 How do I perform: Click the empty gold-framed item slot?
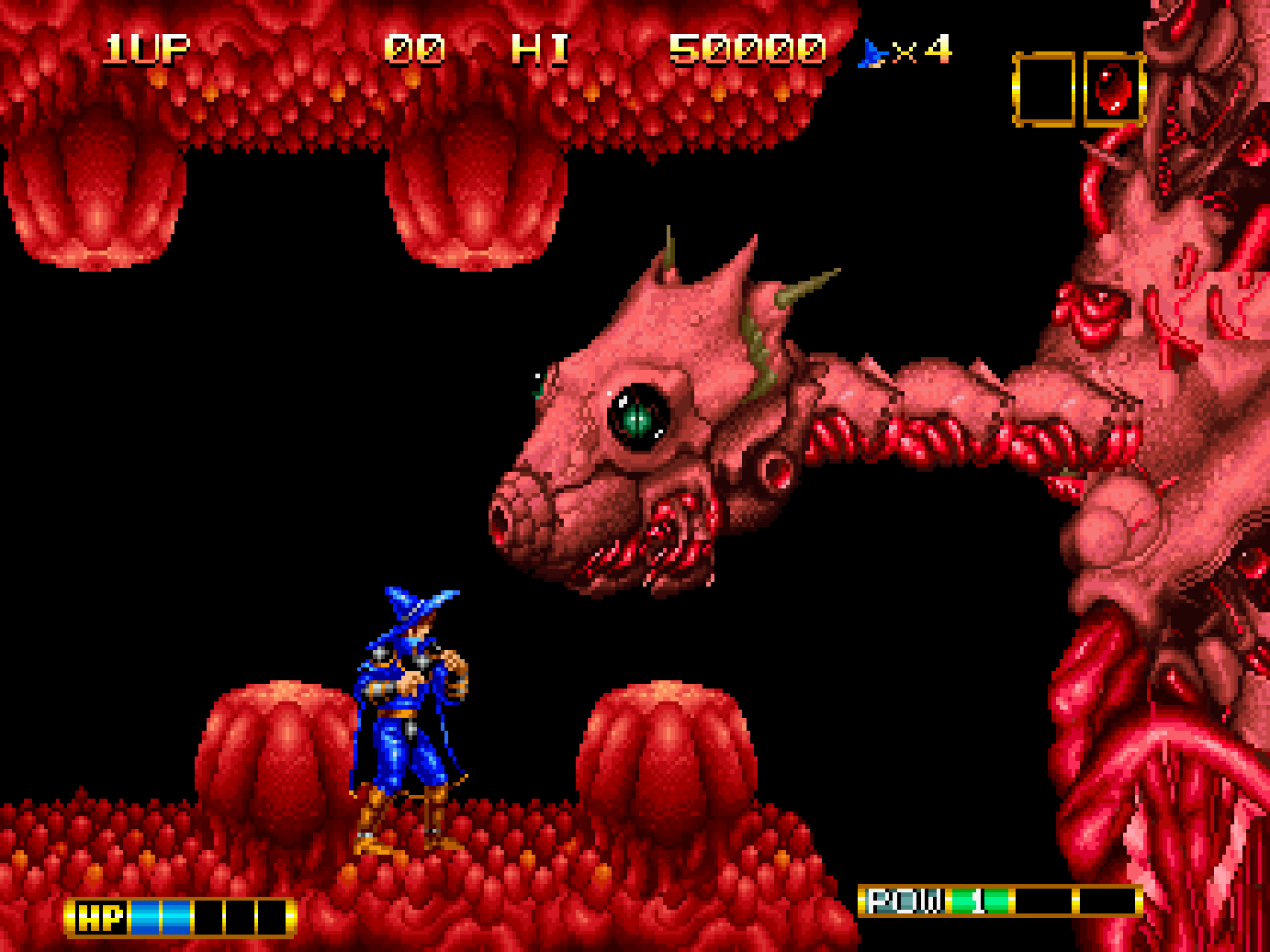tap(1044, 89)
